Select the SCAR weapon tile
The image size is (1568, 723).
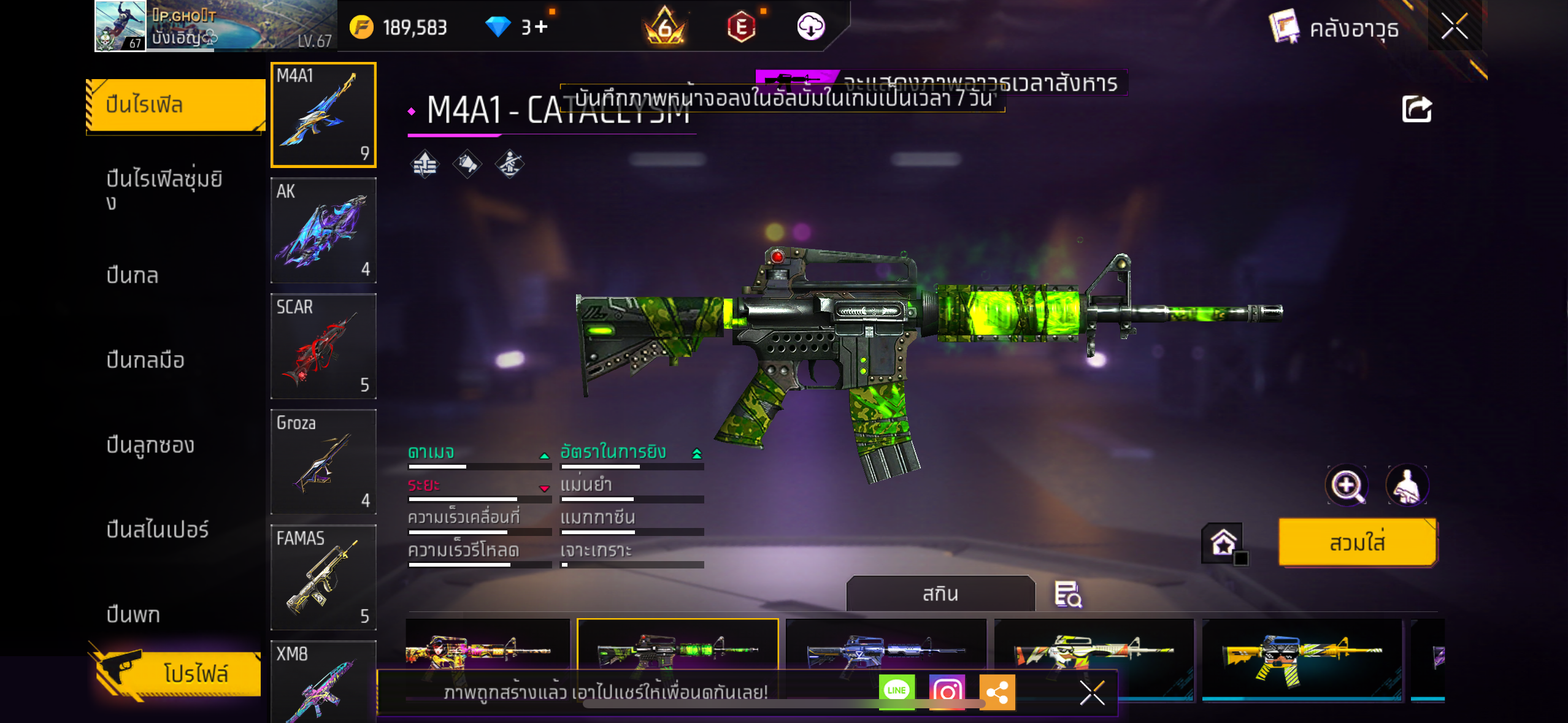click(323, 346)
